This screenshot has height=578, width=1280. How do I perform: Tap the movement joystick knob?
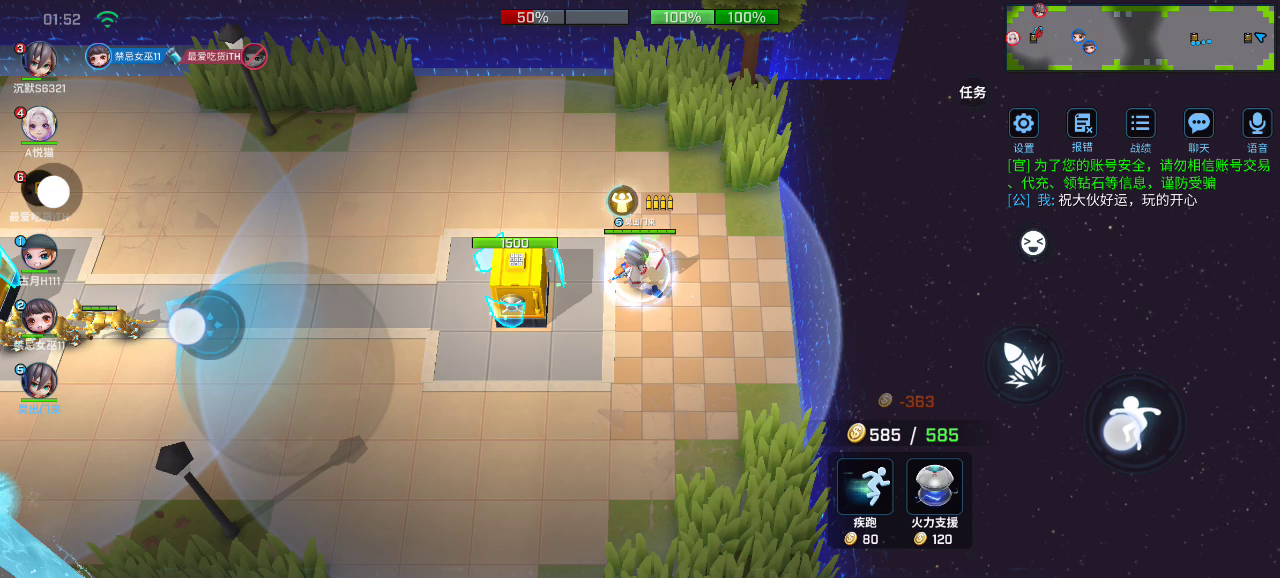coord(188,326)
